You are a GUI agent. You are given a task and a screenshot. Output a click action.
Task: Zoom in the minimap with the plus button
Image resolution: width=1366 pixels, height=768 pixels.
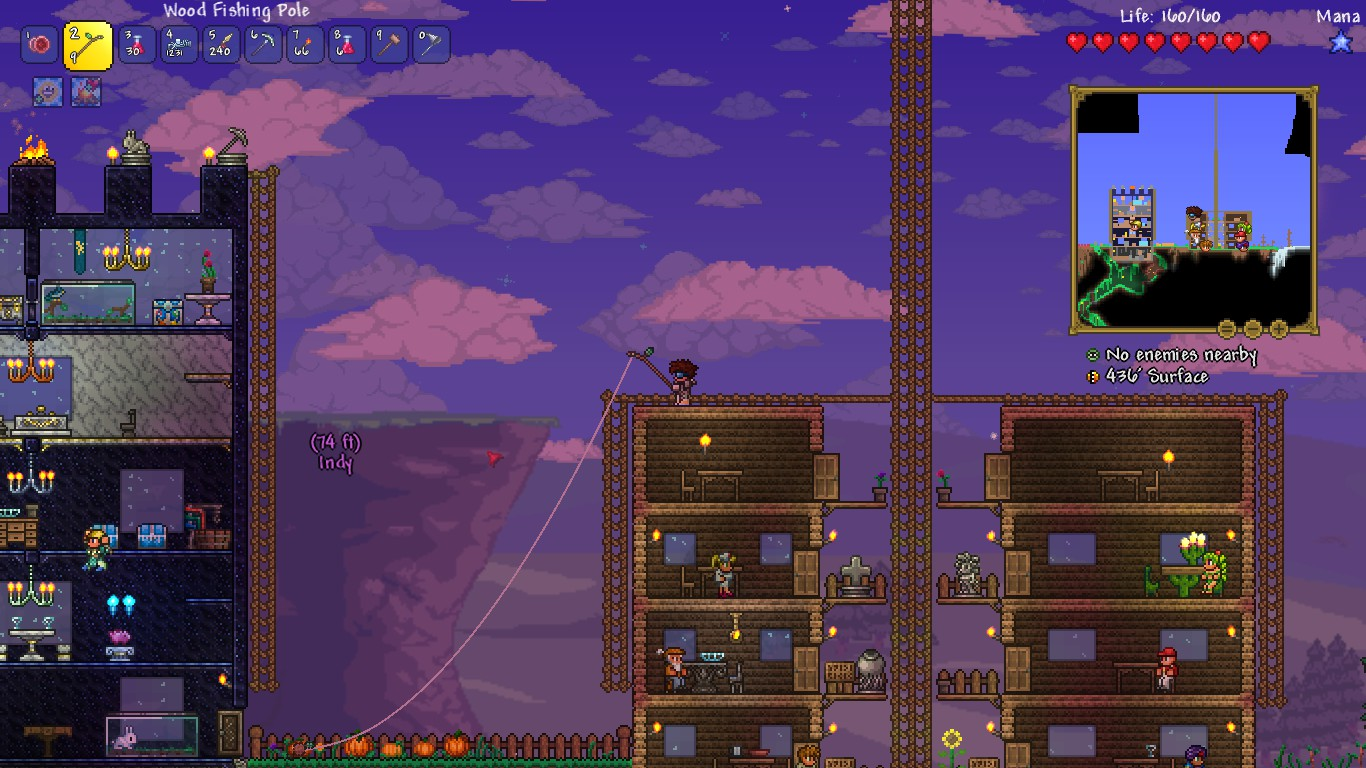pyautogui.click(x=1278, y=328)
